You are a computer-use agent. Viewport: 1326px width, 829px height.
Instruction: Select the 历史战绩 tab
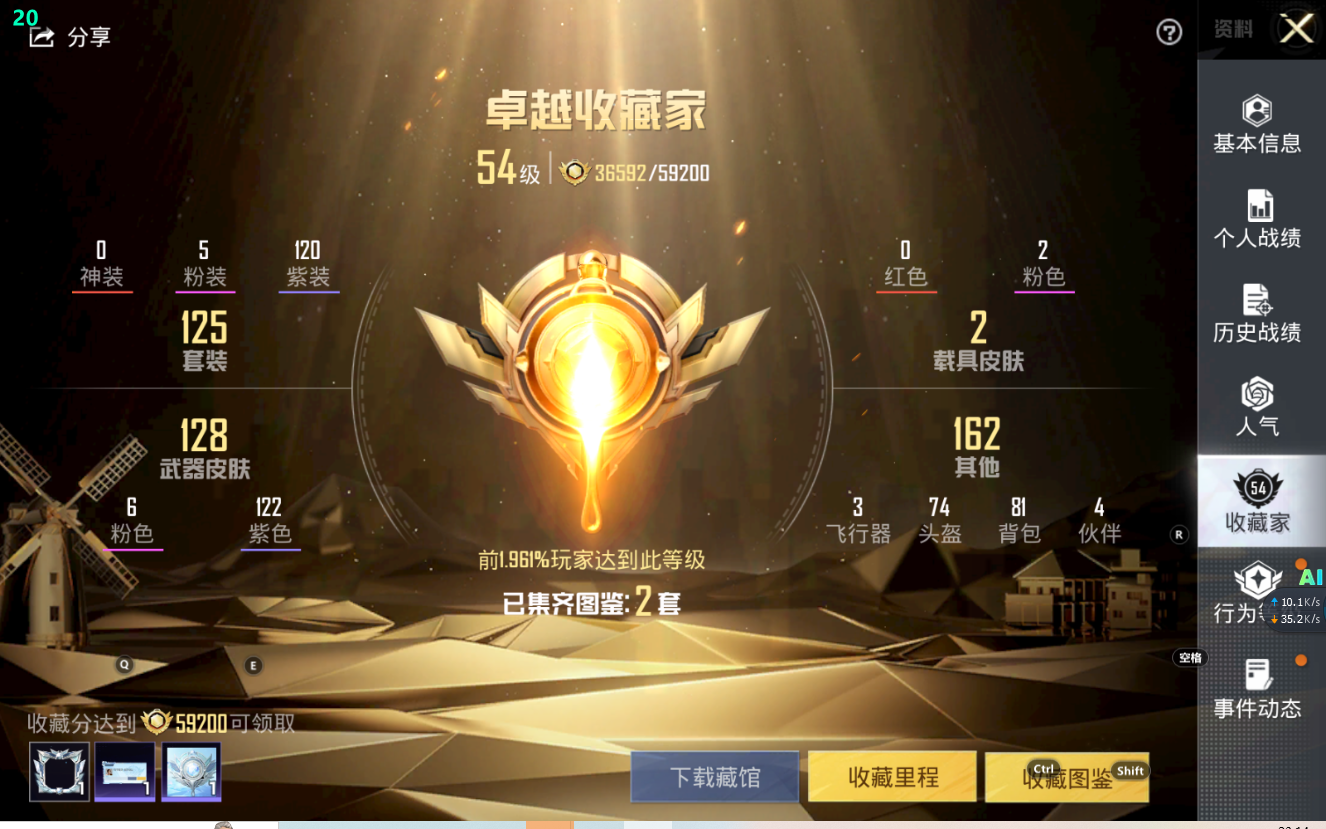click(x=1257, y=313)
